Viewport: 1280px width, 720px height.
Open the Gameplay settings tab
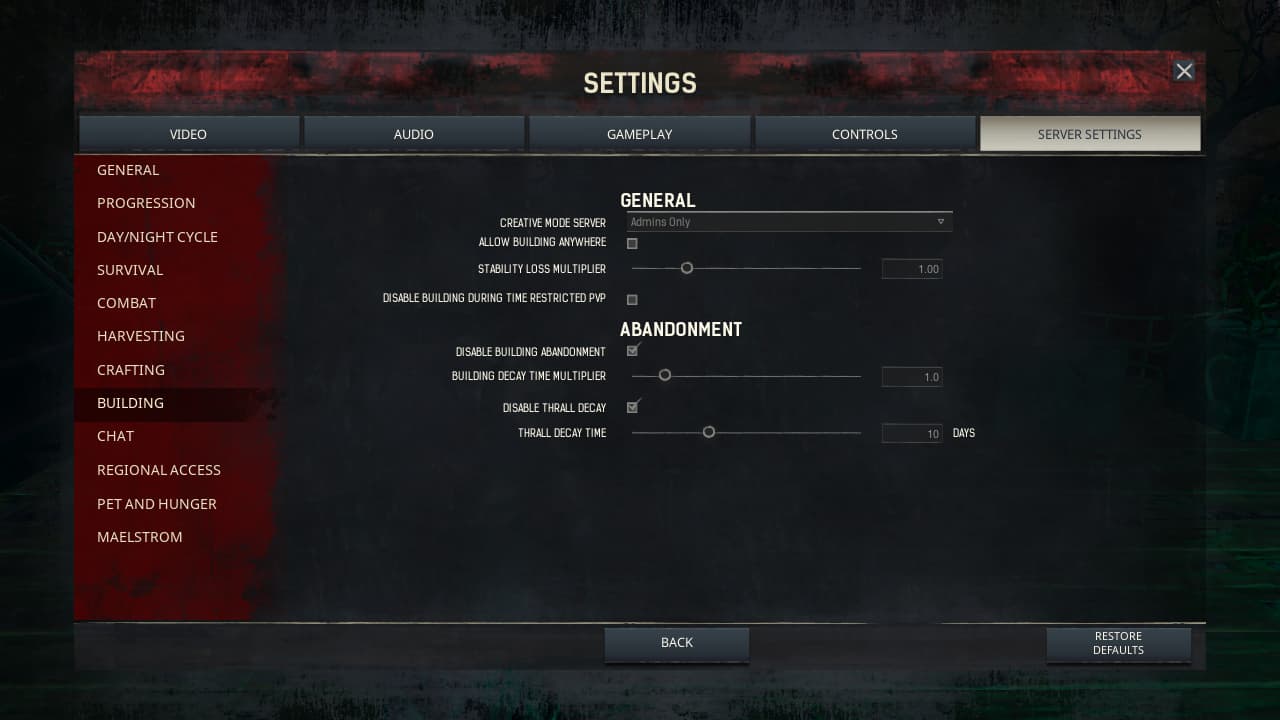point(639,133)
